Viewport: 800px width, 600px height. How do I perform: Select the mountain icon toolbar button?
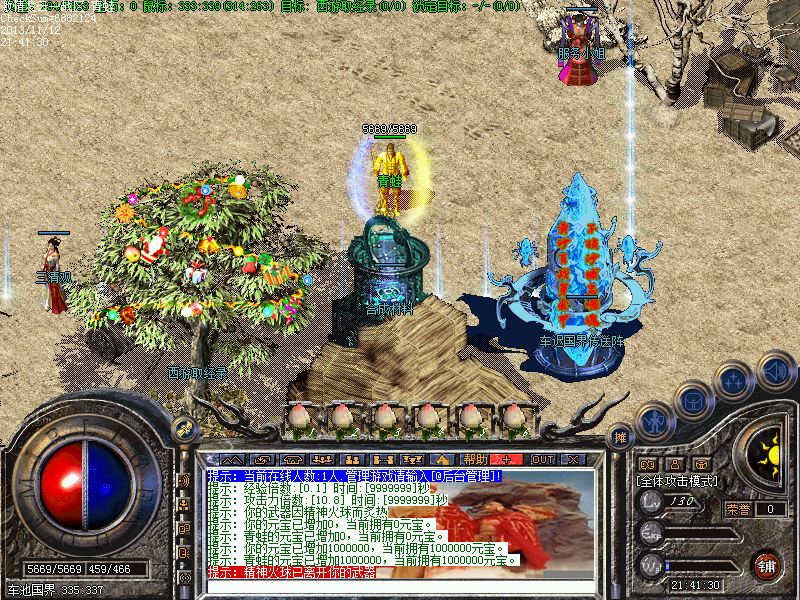pyautogui.click(x=235, y=459)
